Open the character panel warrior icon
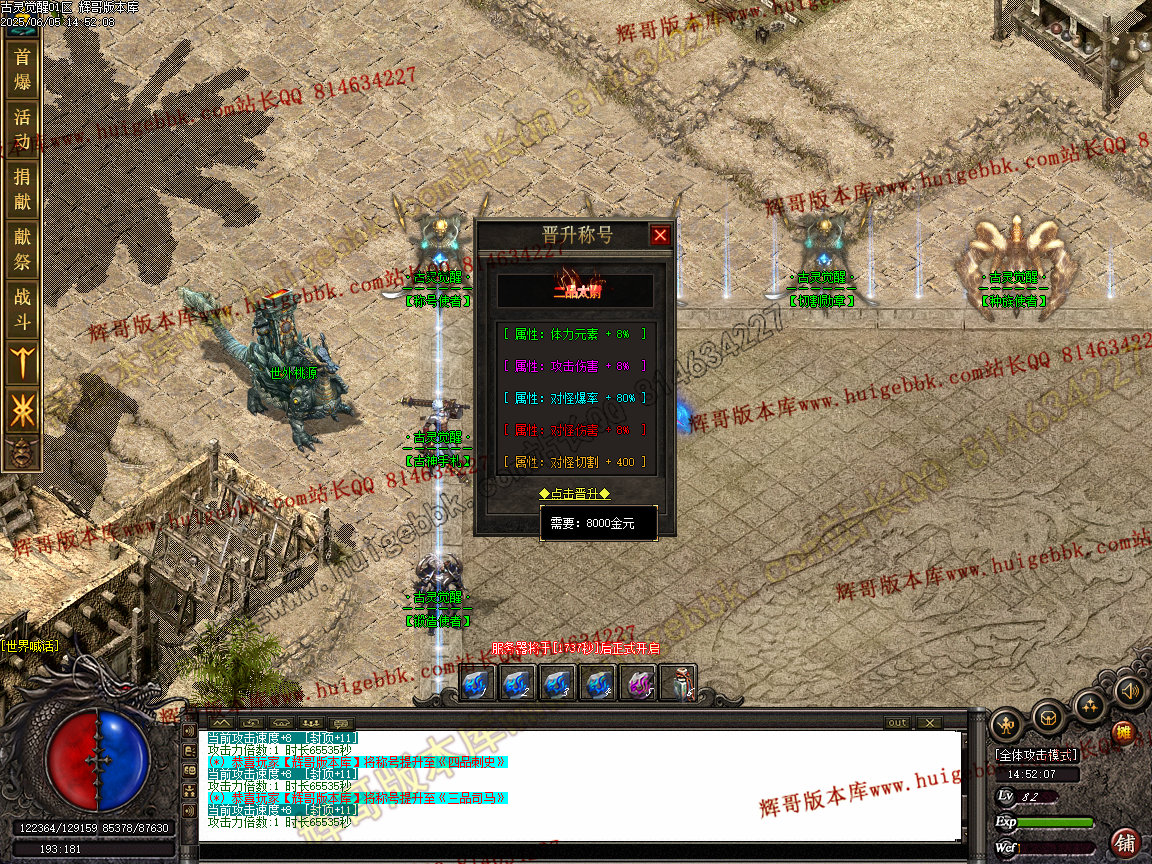Image resolution: width=1152 pixels, height=864 pixels. pos(1006,724)
